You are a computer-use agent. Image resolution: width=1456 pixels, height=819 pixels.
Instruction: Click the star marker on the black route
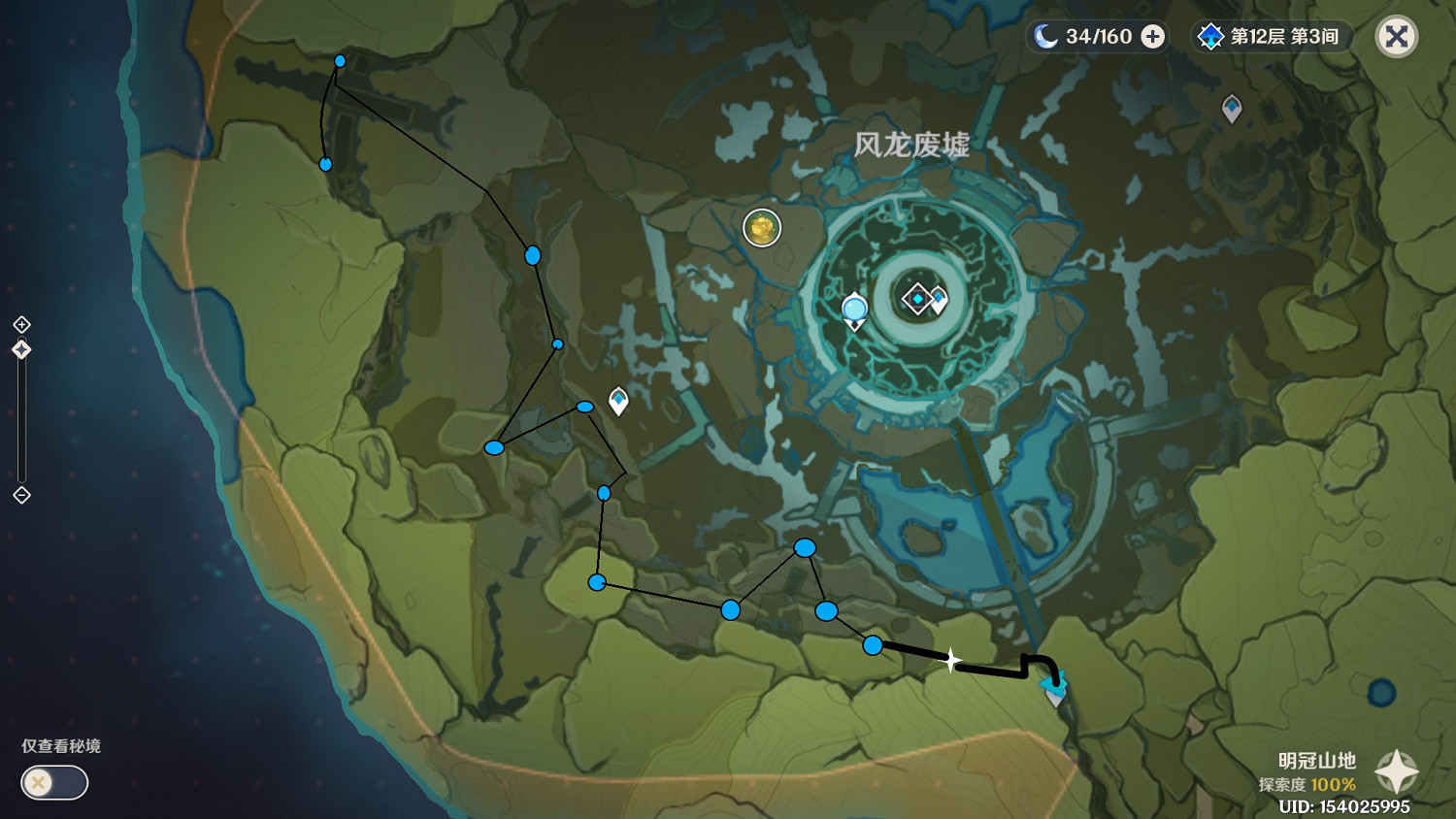pos(951,659)
